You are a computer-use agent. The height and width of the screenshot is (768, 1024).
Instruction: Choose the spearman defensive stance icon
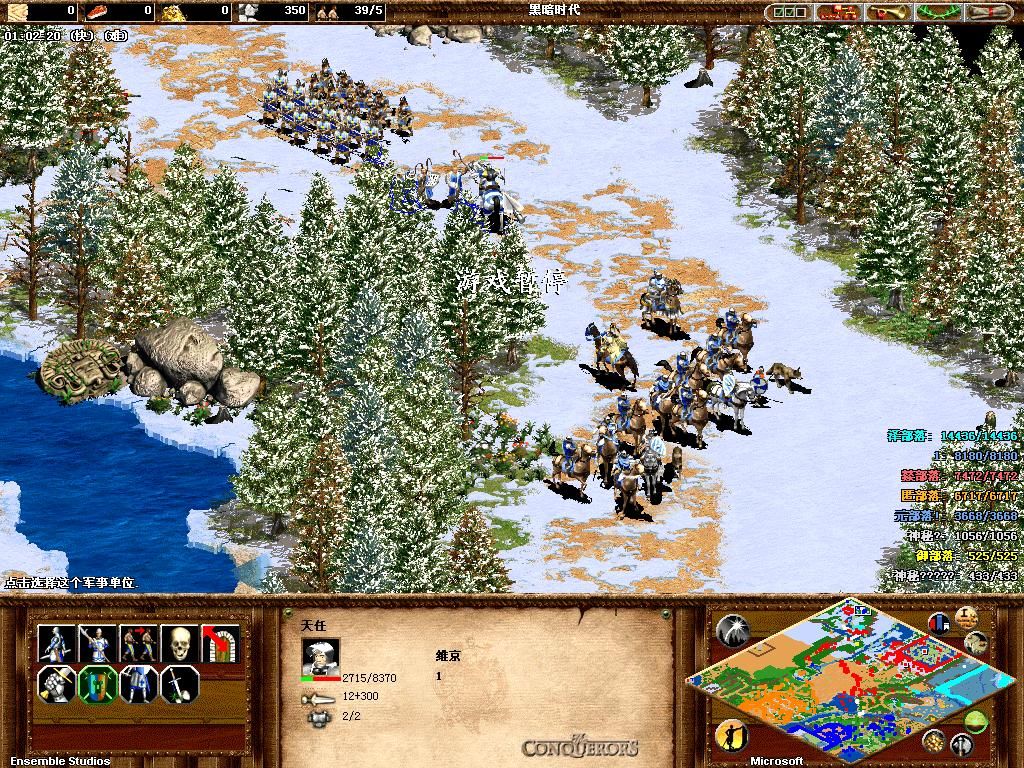coord(97,643)
